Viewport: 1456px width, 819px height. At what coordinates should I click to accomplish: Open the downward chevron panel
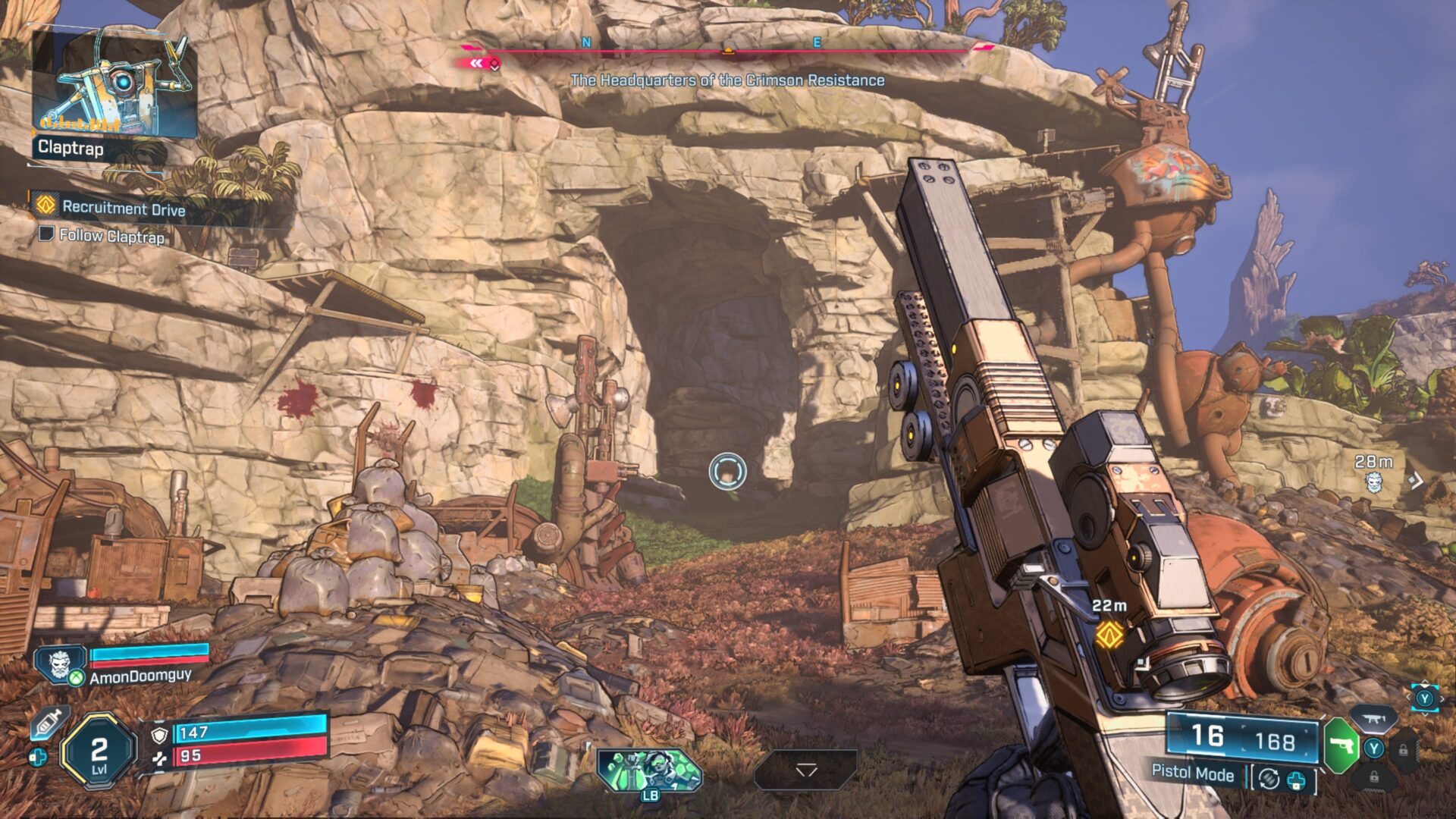(x=805, y=770)
